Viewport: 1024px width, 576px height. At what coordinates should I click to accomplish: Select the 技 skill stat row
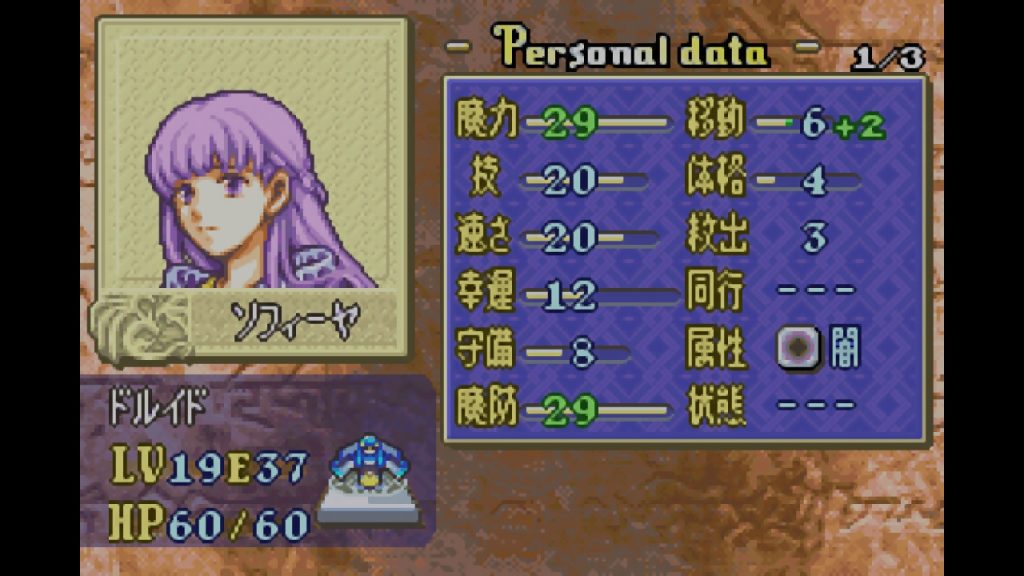click(x=562, y=181)
